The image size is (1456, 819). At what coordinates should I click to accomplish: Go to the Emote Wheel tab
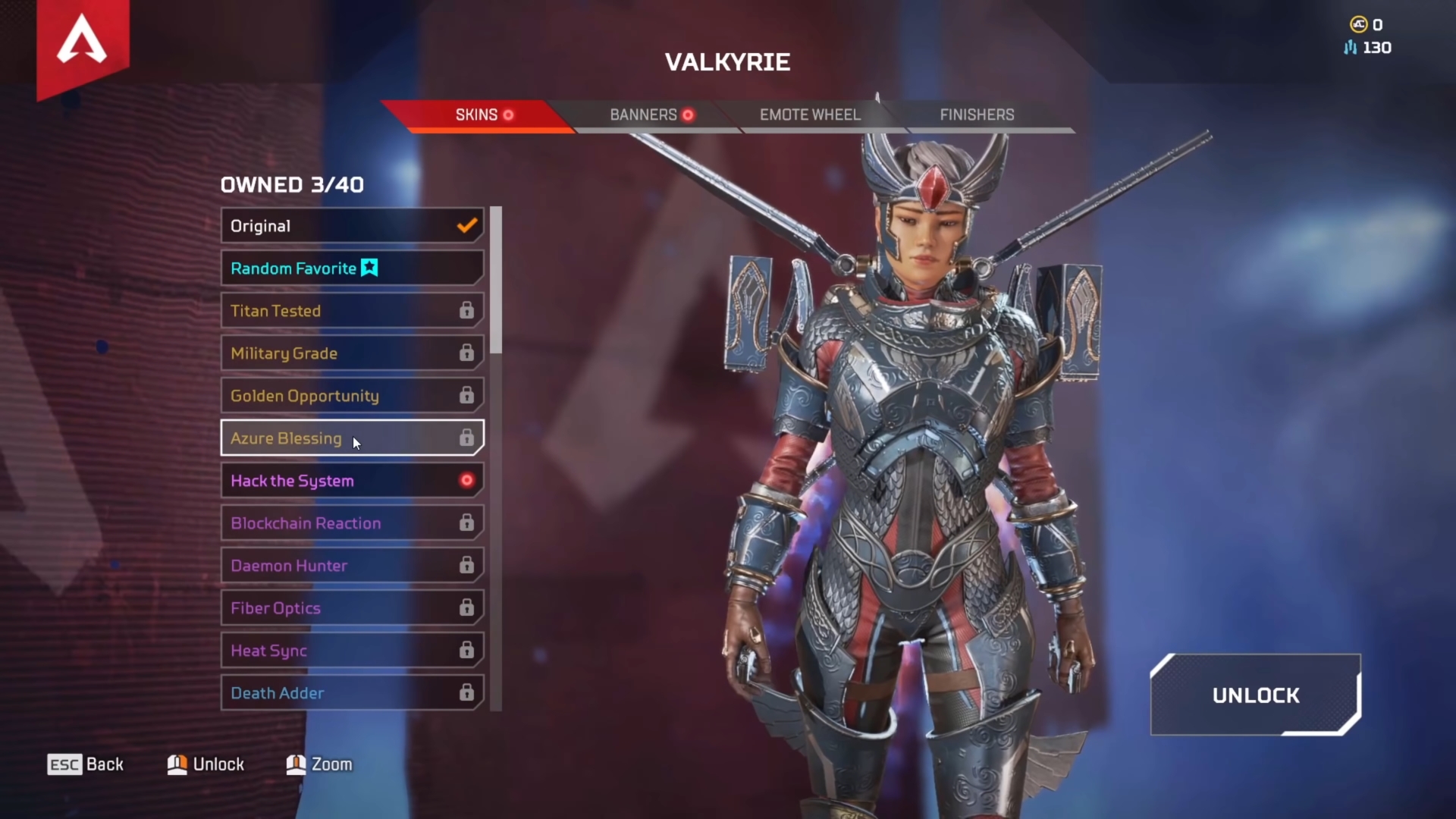click(x=810, y=115)
